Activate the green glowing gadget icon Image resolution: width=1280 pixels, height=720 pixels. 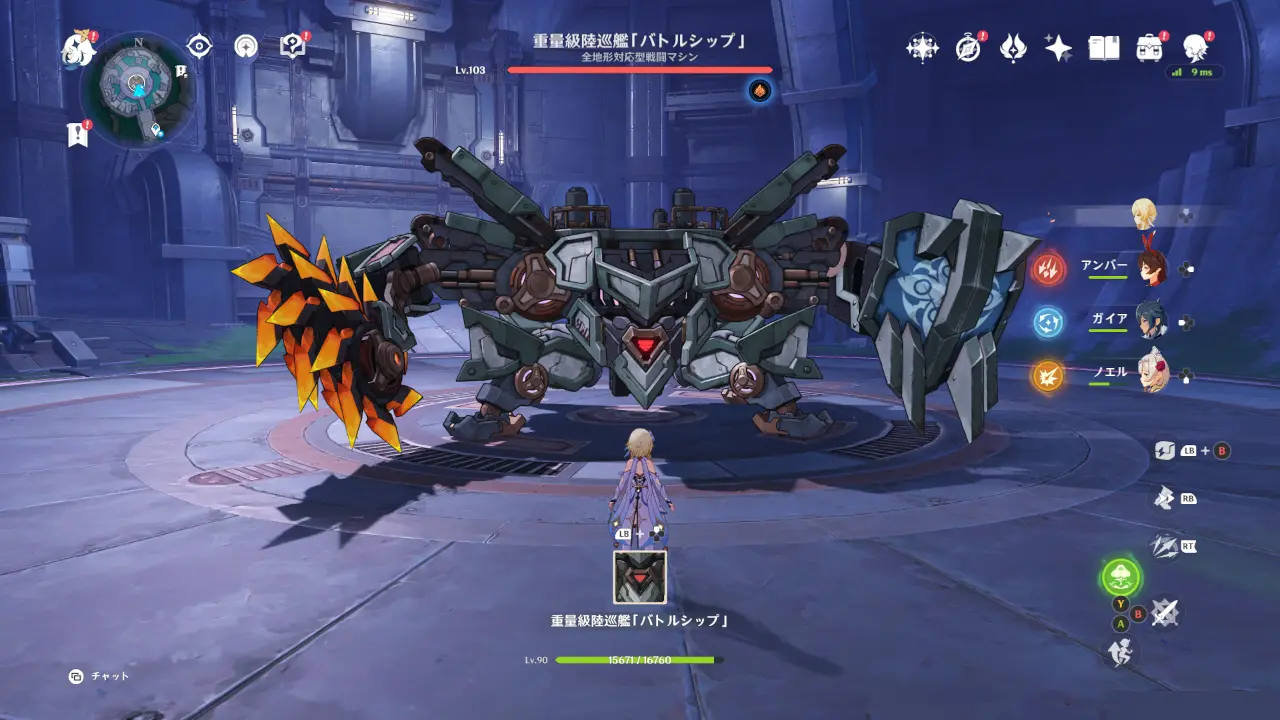[1121, 577]
